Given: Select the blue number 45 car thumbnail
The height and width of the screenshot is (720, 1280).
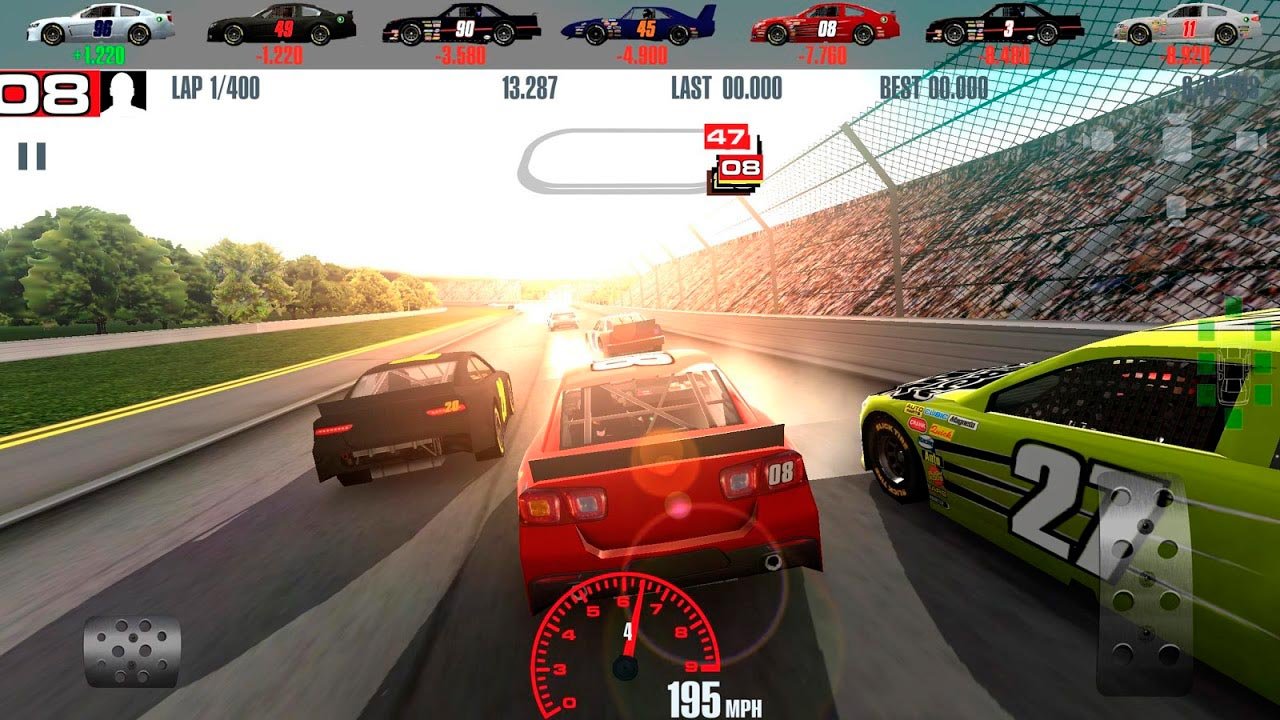Looking at the screenshot, I should [x=640, y=26].
